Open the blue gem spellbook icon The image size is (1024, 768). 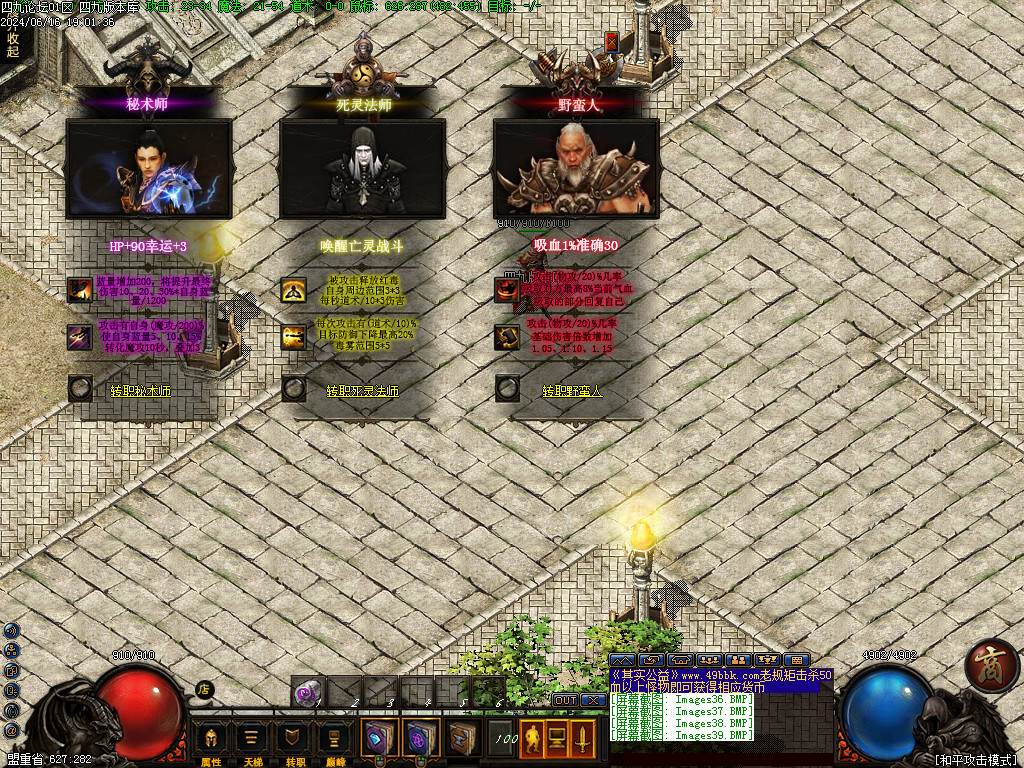(380, 738)
